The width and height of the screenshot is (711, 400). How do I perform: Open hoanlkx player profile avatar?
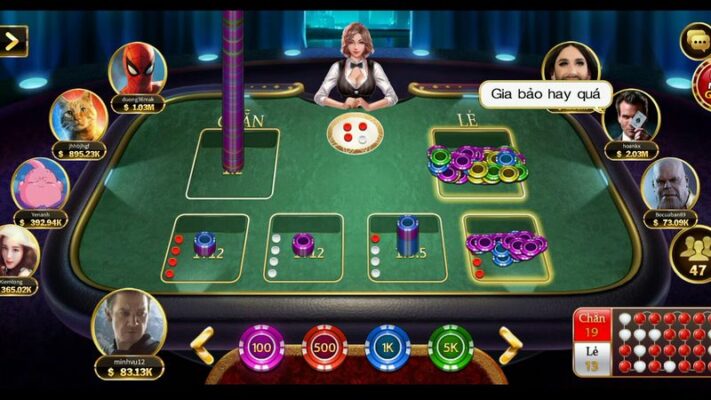pyautogui.click(x=631, y=116)
